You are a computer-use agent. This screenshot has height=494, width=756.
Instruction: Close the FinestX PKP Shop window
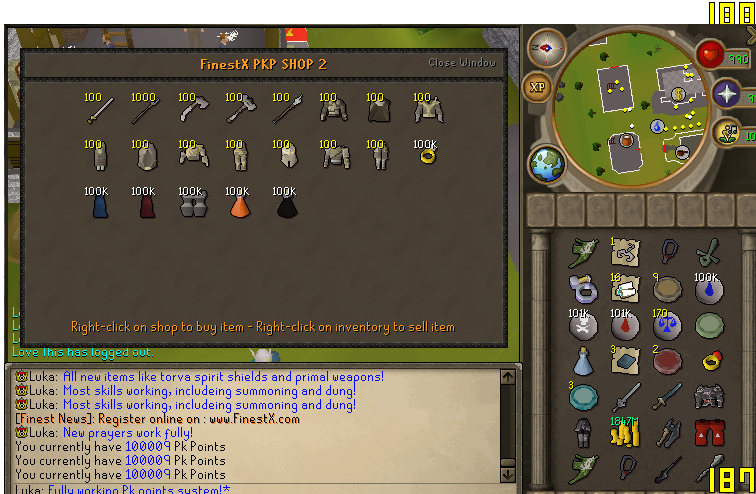pyautogui.click(x=462, y=62)
